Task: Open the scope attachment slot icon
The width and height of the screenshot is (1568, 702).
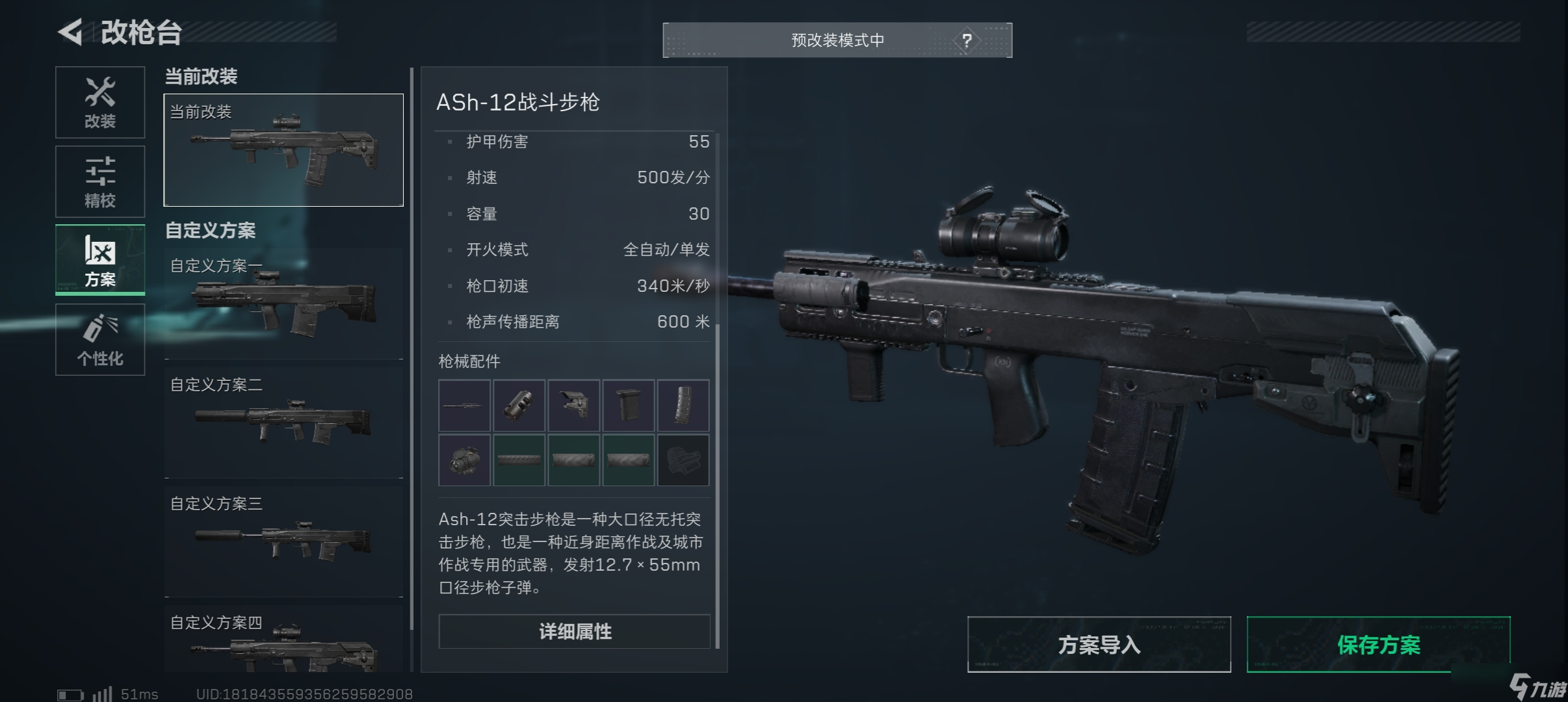Action: pyautogui.click(x=465, y=461)
